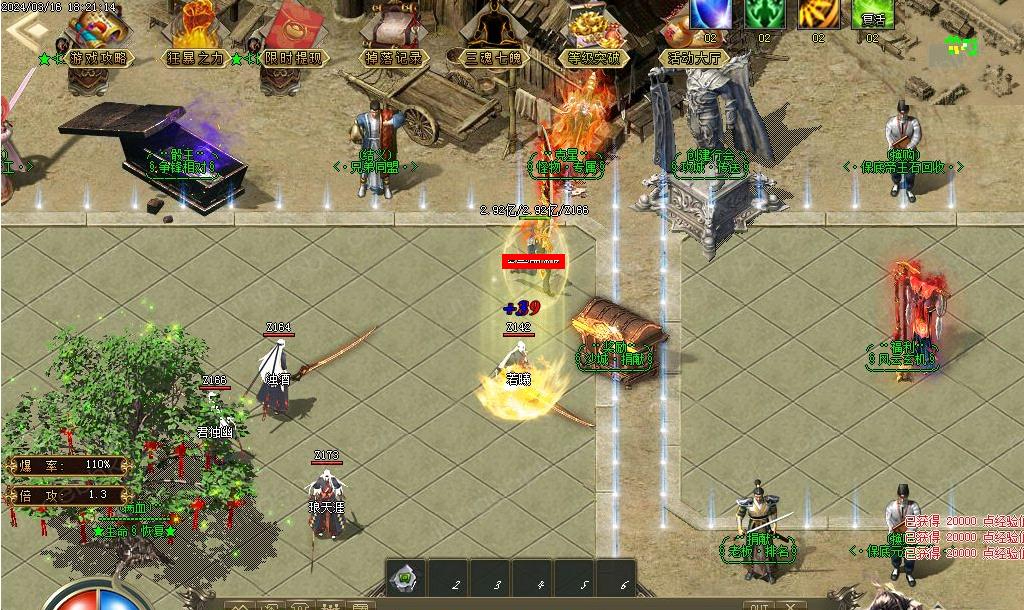Open the 狂暴之力 fist icon
The image size is (1024, 610).
196,33
